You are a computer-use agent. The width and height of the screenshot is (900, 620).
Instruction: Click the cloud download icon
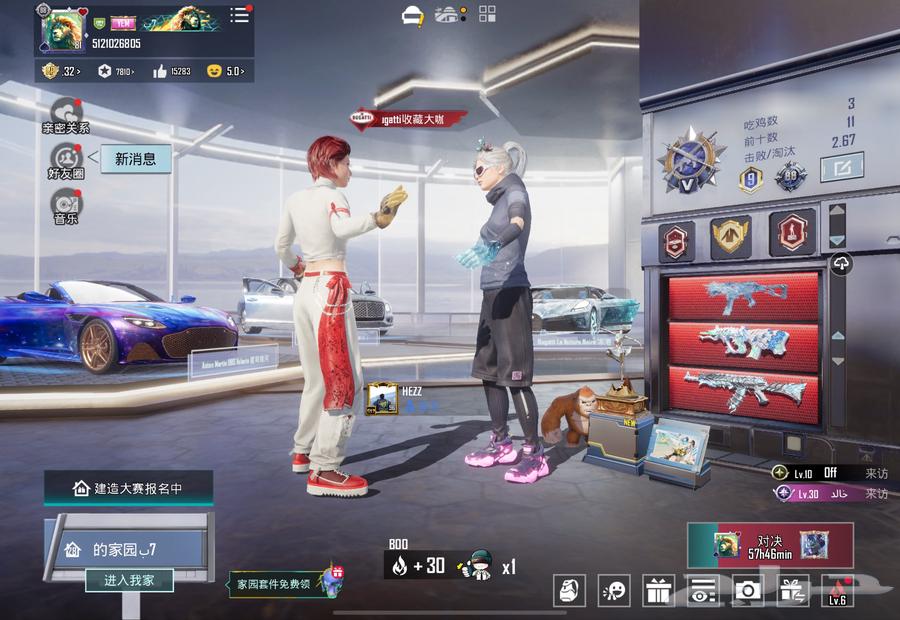pos(841,264)
